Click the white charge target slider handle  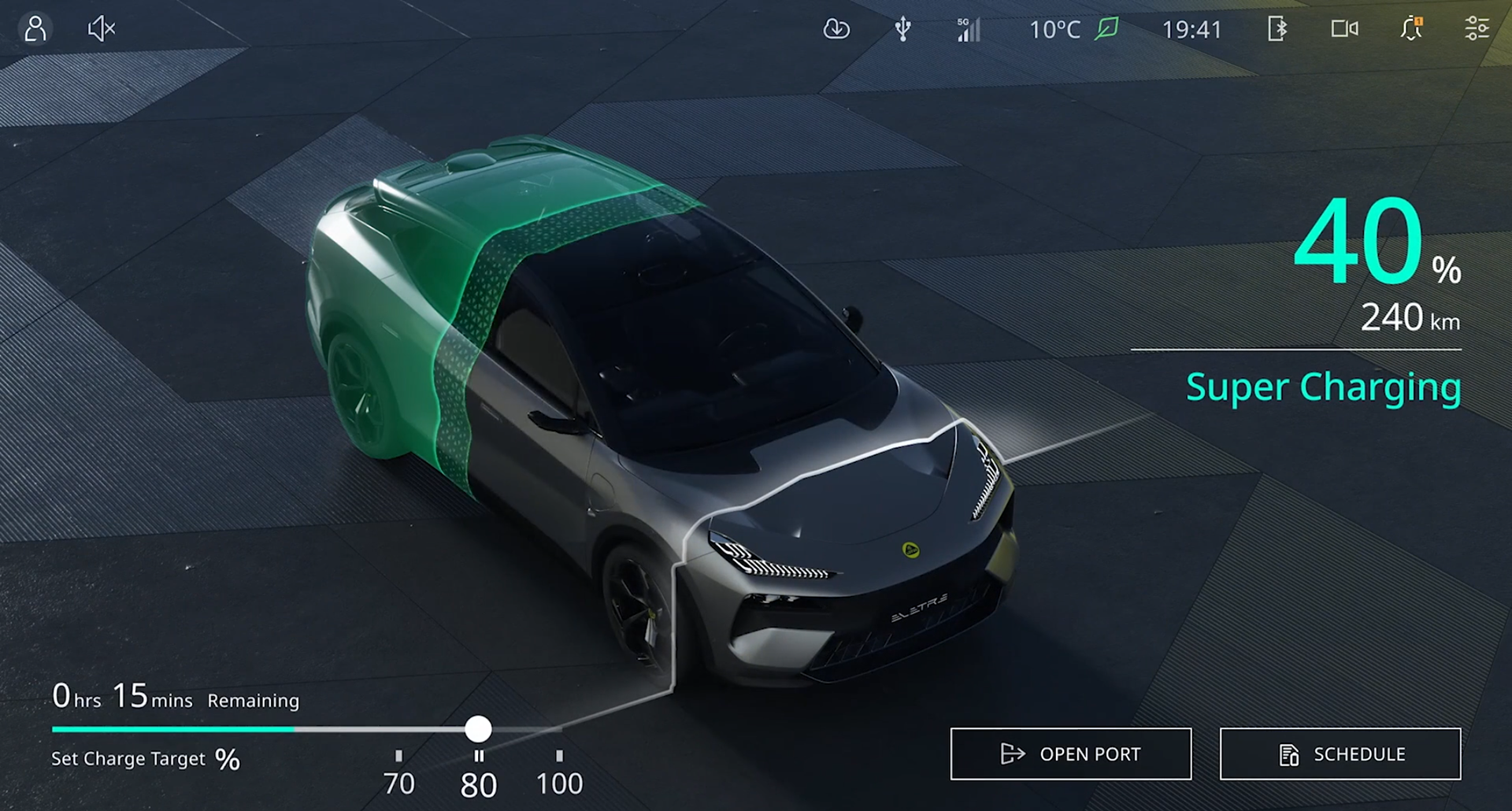coord(478,729)
